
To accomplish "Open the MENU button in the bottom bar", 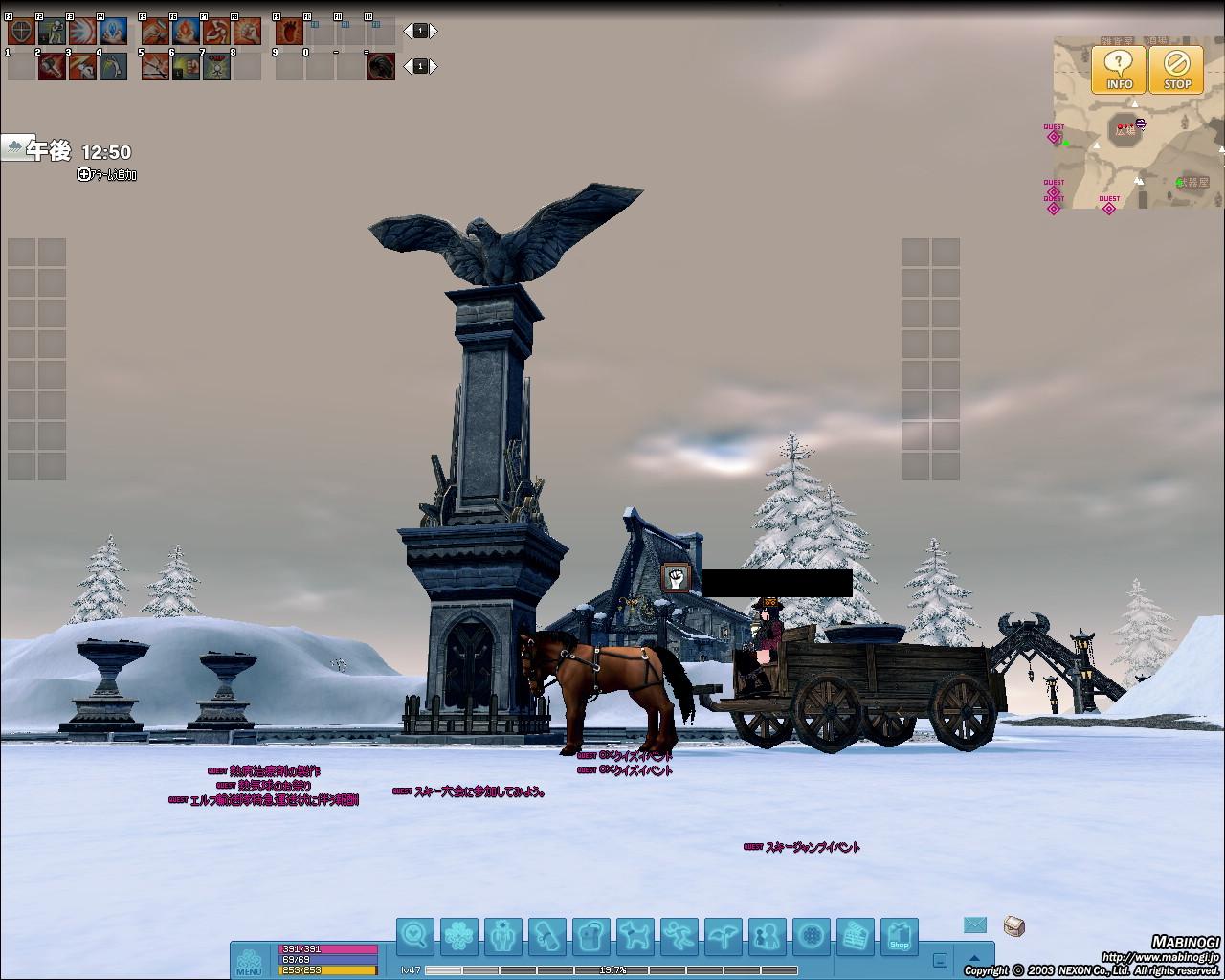I will coord(249,960).
